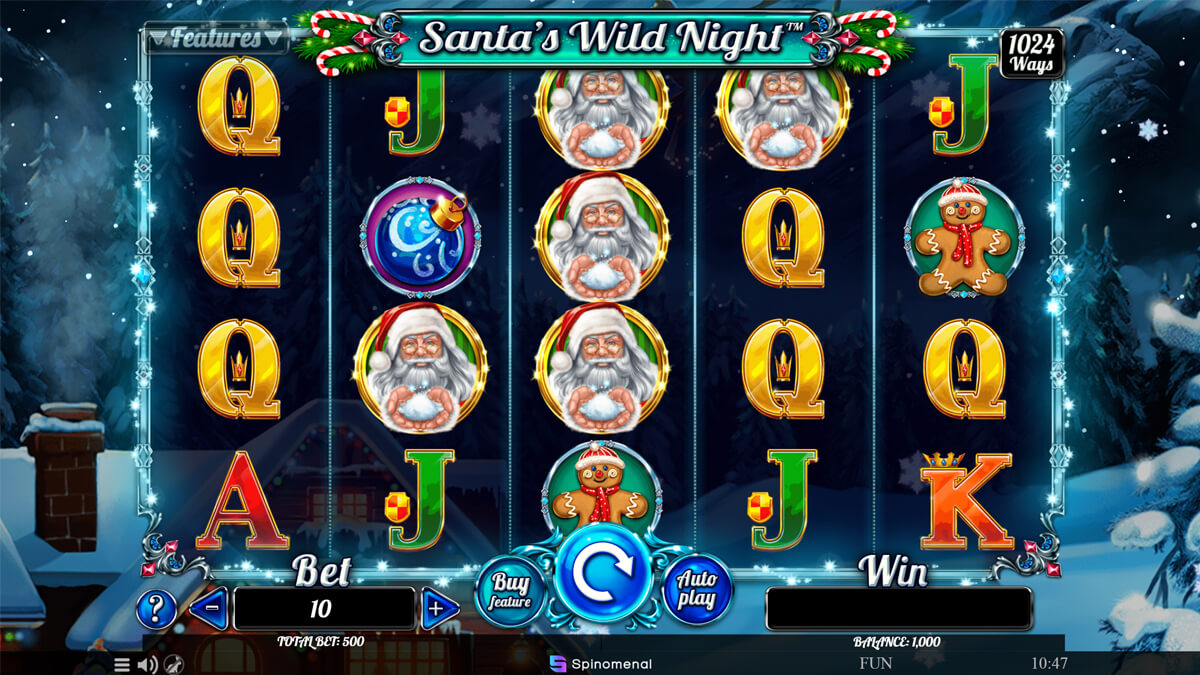Open the help question mark button
This screenshot has height=675, width=1200.
coord(156,608)
